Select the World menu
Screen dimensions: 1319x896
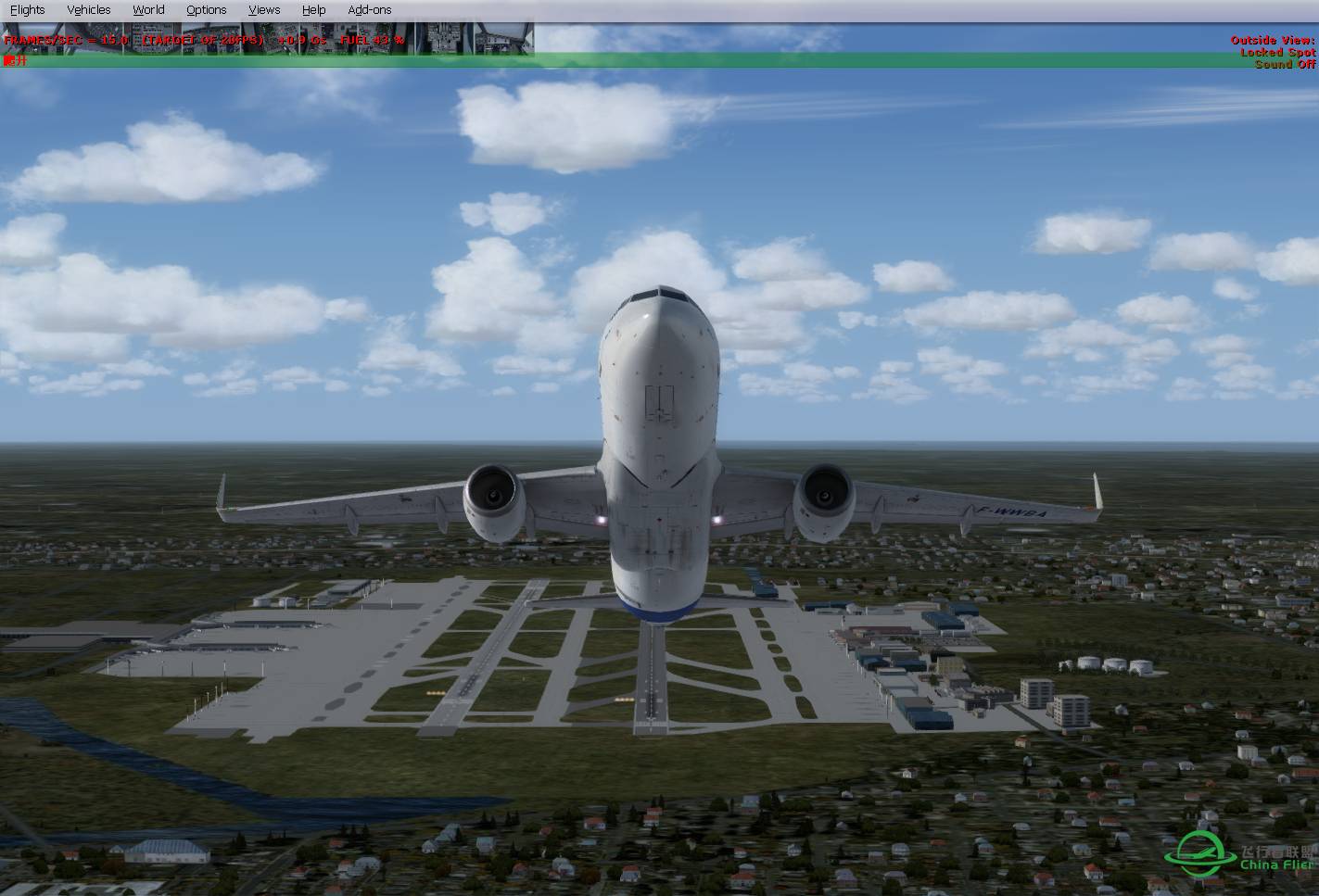[x=148, y=9]
